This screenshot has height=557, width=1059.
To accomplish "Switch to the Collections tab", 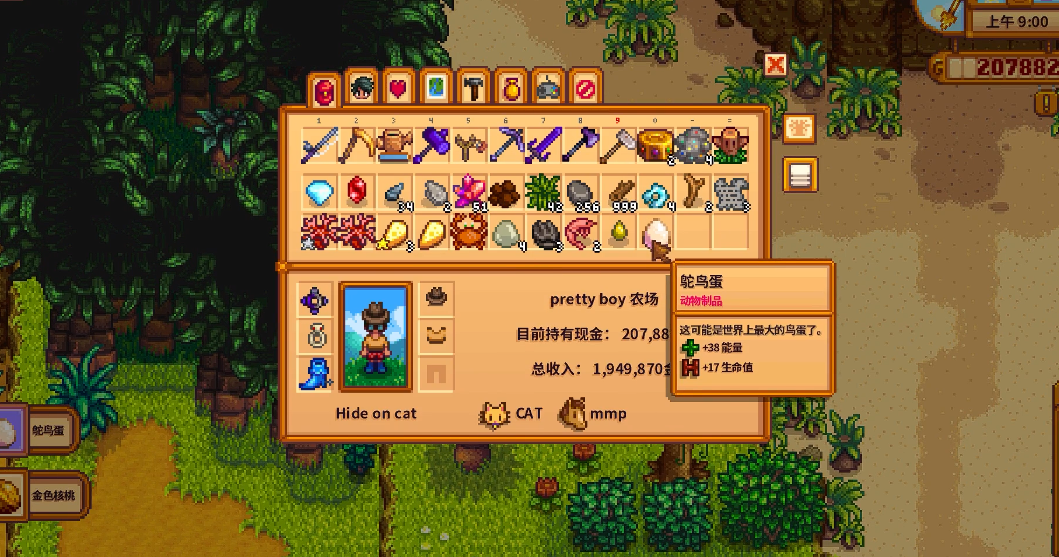I will 508,88.
